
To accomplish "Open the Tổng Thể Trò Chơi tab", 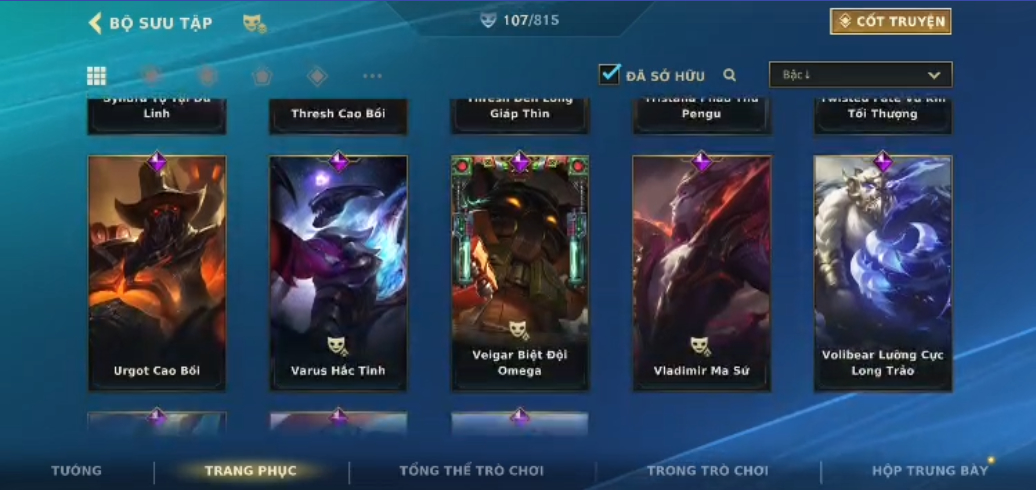I will (471, 470).
